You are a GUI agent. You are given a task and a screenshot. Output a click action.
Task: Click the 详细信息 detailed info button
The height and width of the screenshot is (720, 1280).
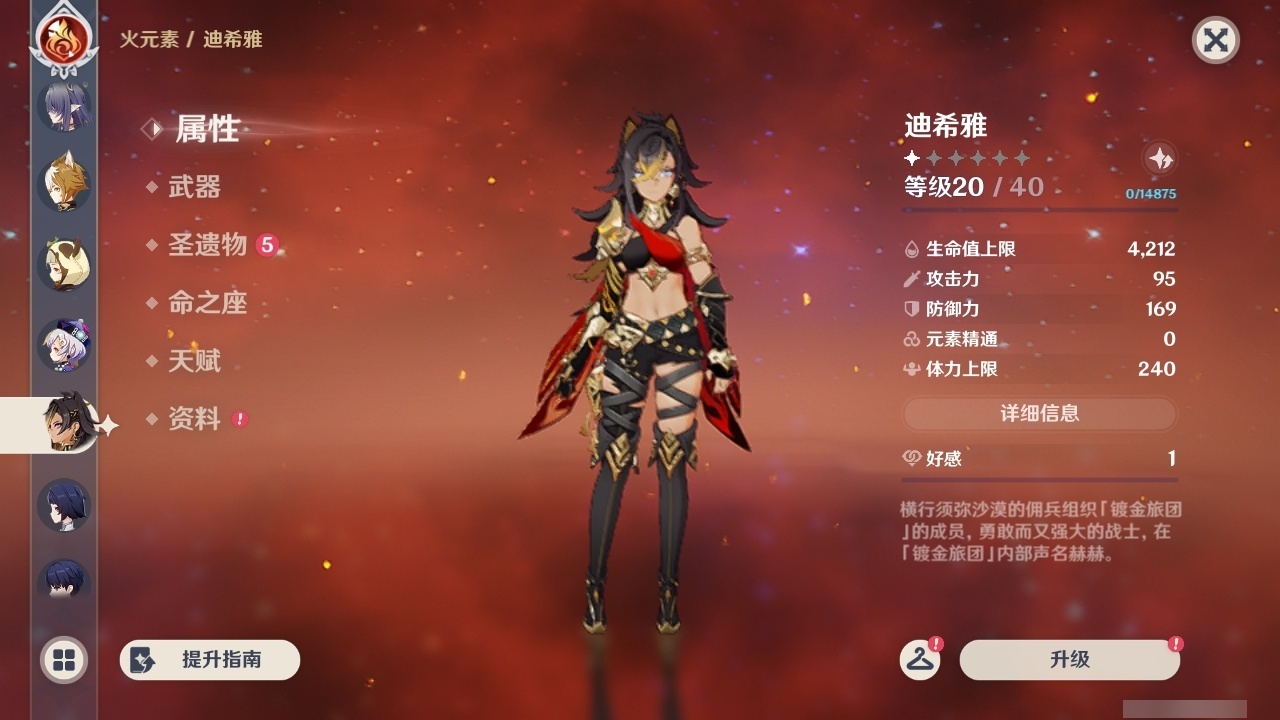click(1040, 414)
